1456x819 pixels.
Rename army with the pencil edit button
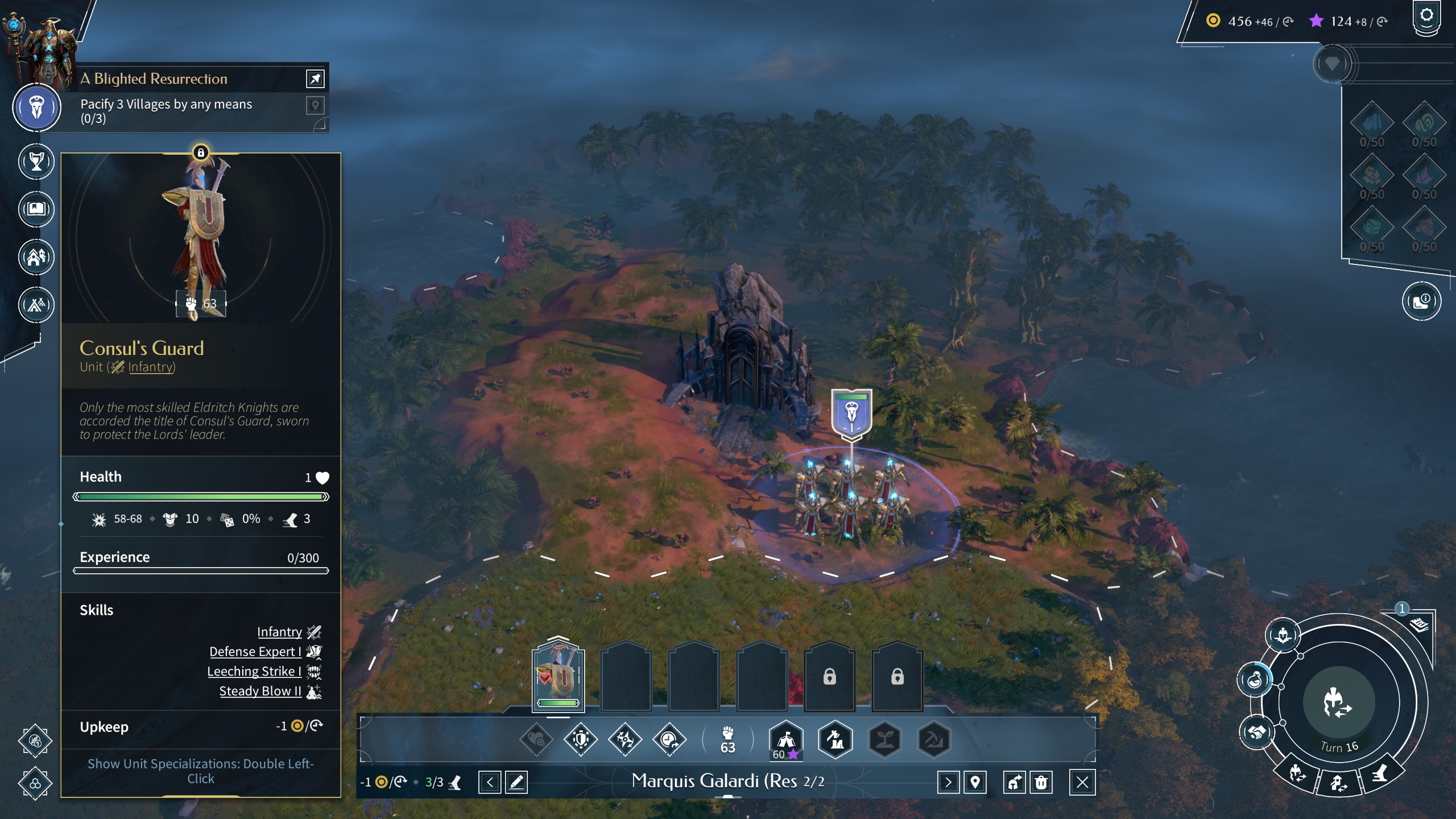coord(516,783)
